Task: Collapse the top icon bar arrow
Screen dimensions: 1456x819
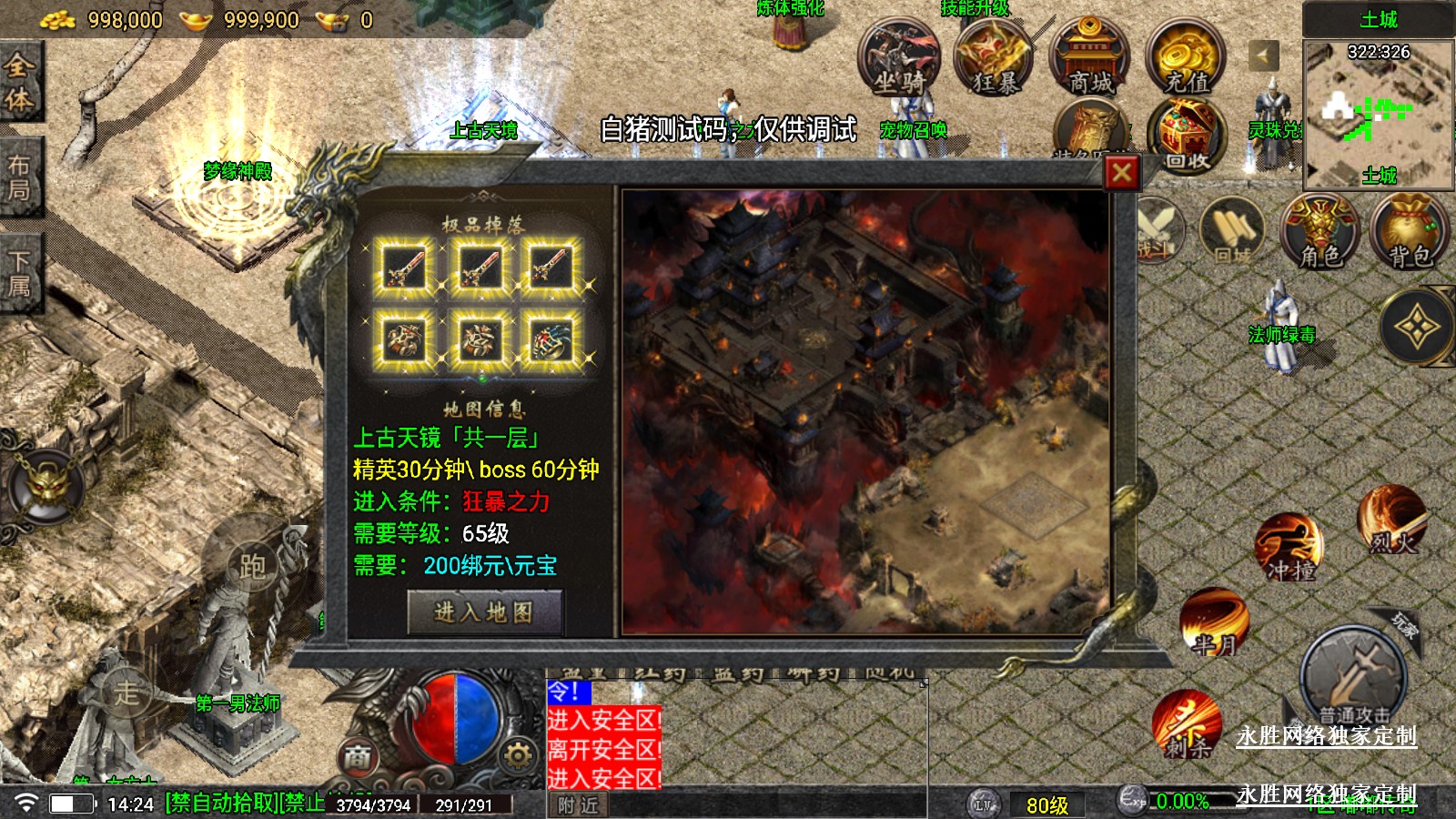Action: point(1263,56)
